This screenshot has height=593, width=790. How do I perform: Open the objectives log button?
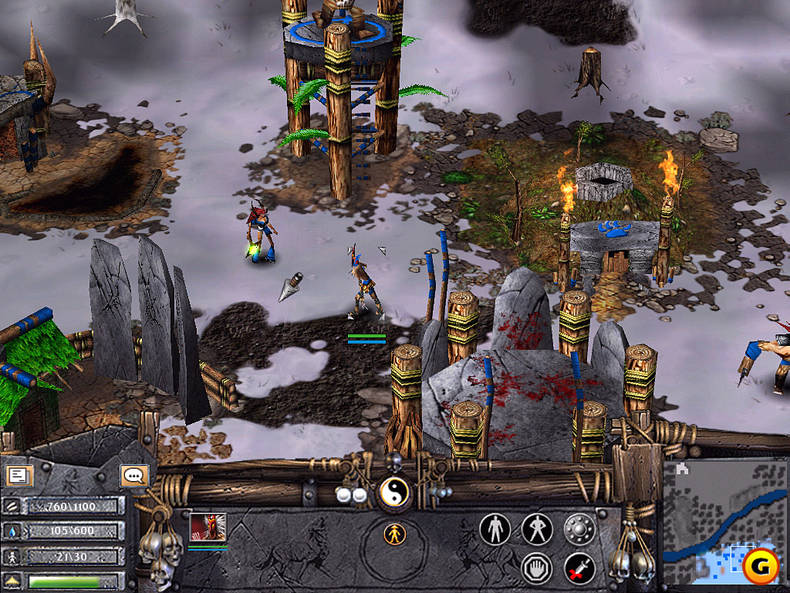pos(17,476)
